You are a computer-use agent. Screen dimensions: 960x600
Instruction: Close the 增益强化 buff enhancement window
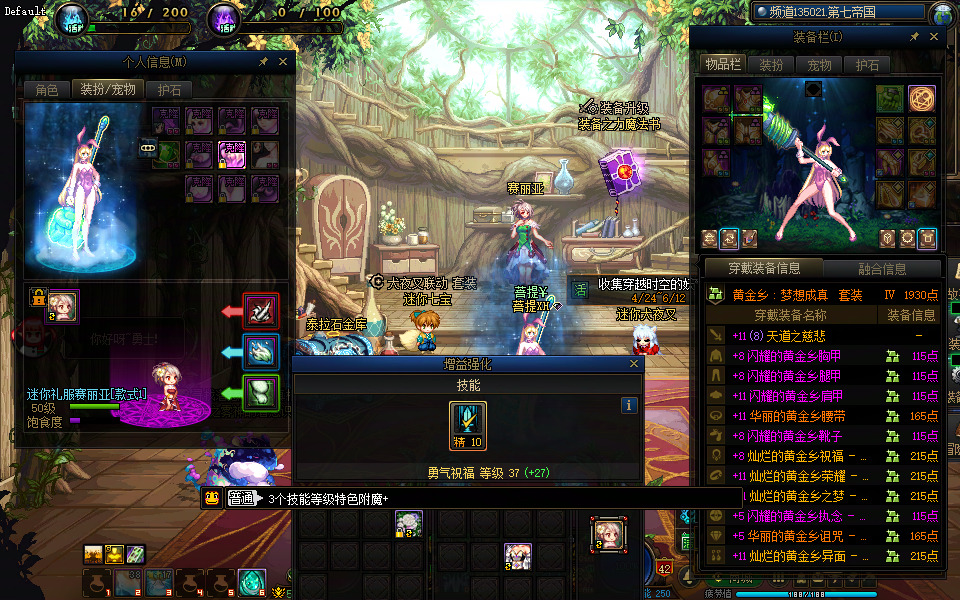633,365
